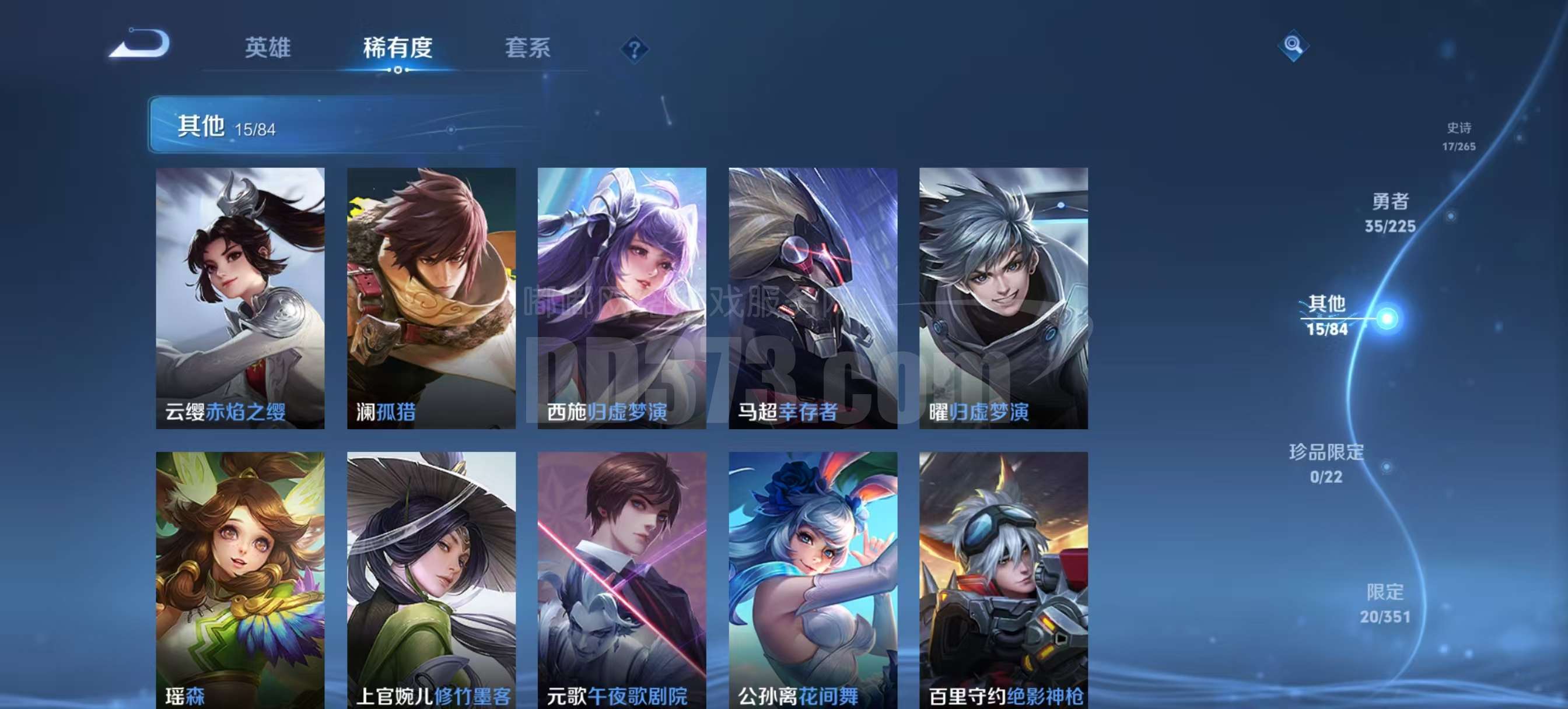Switch to the 英雄 tab
This screenshot has height=709, width=1568.
(267, 47)
